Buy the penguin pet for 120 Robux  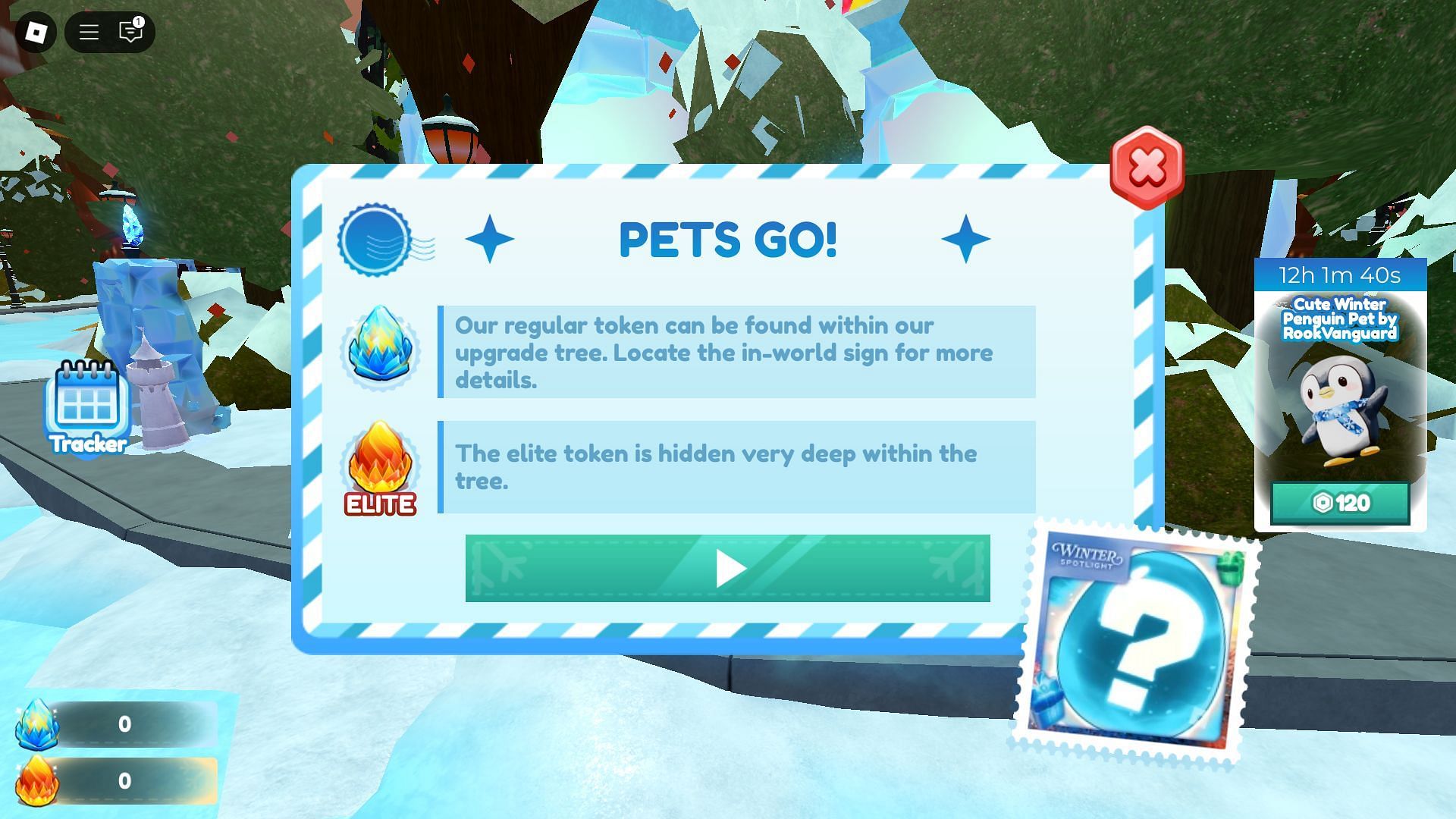(x=1340, y=503)
